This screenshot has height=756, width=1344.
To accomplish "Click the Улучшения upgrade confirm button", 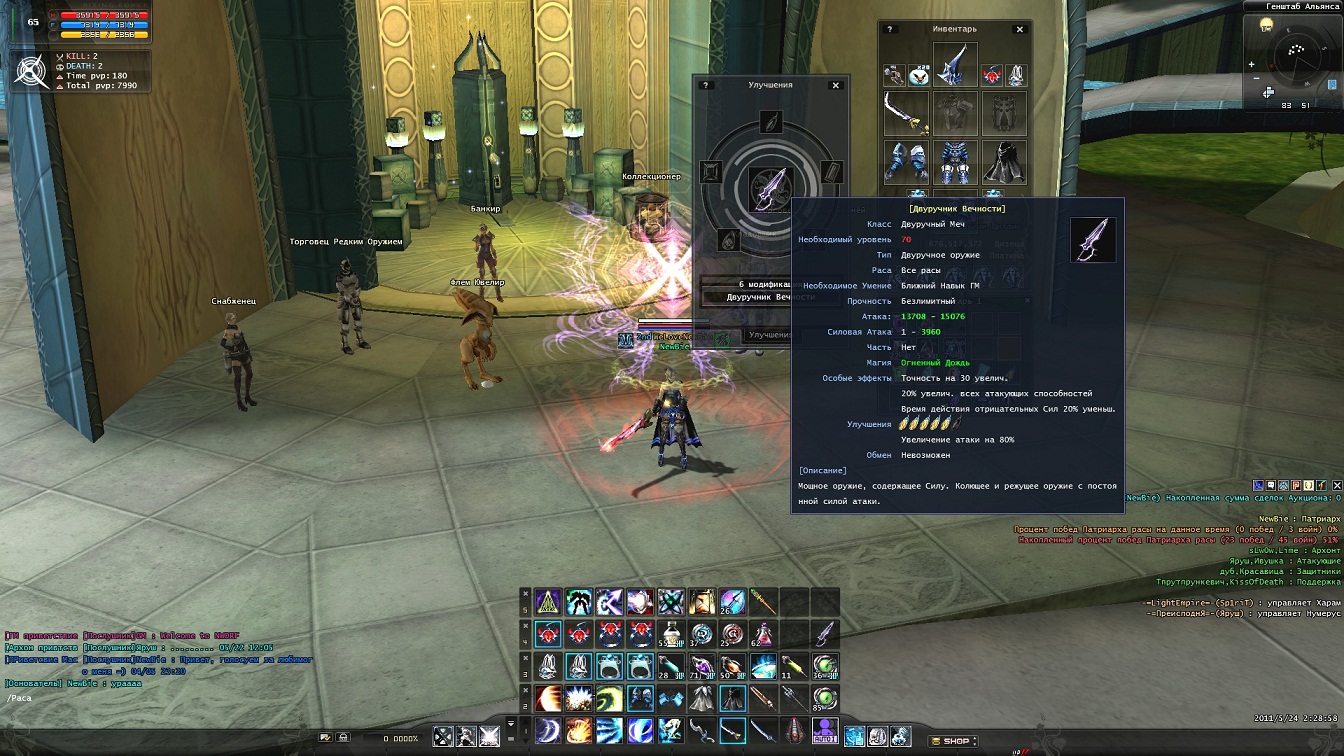I will [770, 336].
